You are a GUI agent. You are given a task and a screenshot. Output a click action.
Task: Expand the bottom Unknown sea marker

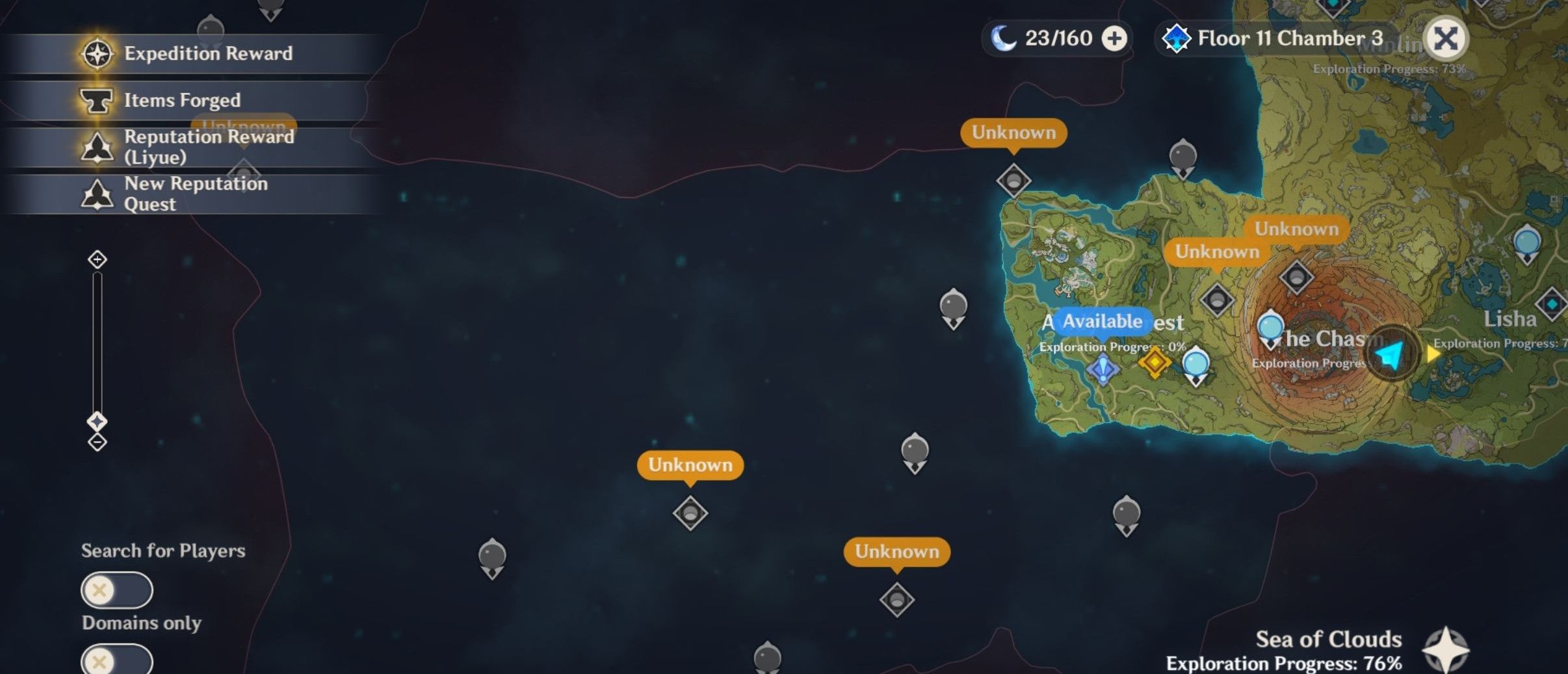(x=898, y=551)
